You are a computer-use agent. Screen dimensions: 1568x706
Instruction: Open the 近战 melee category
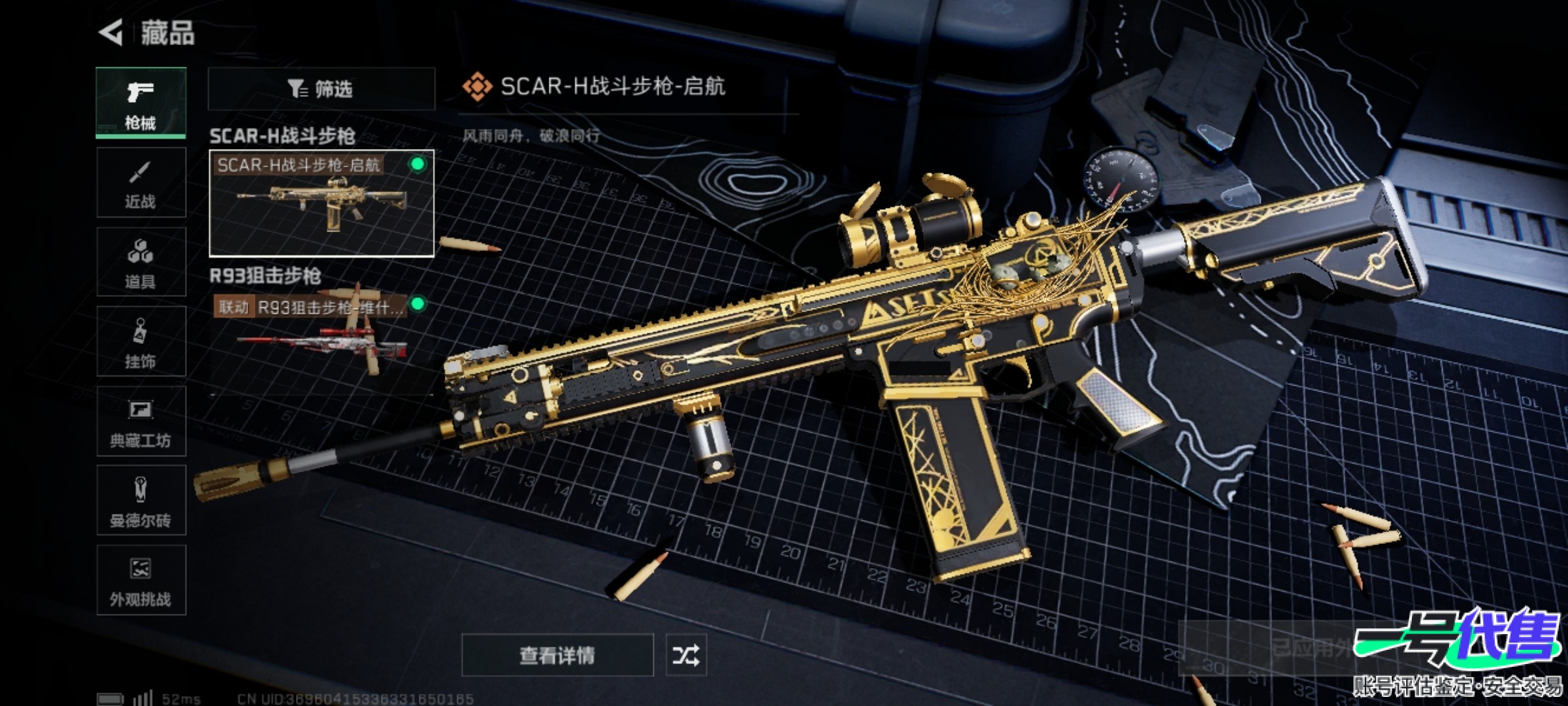(140, 182)
